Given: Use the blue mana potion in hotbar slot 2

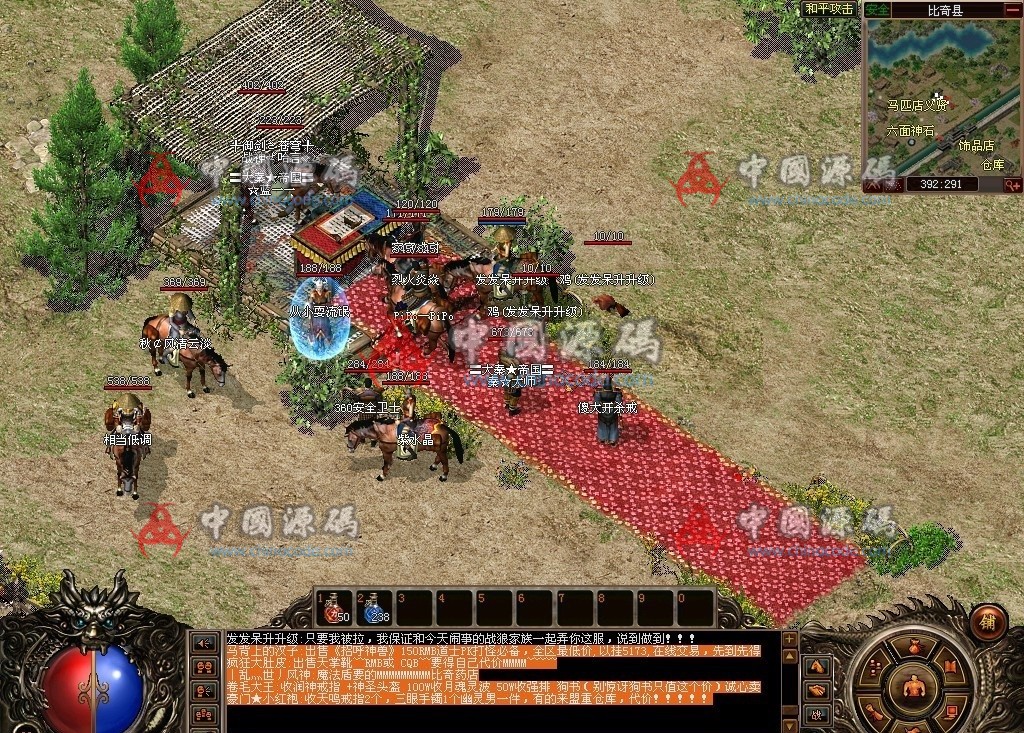Looking at the screenshot, I should pos(374,608).
